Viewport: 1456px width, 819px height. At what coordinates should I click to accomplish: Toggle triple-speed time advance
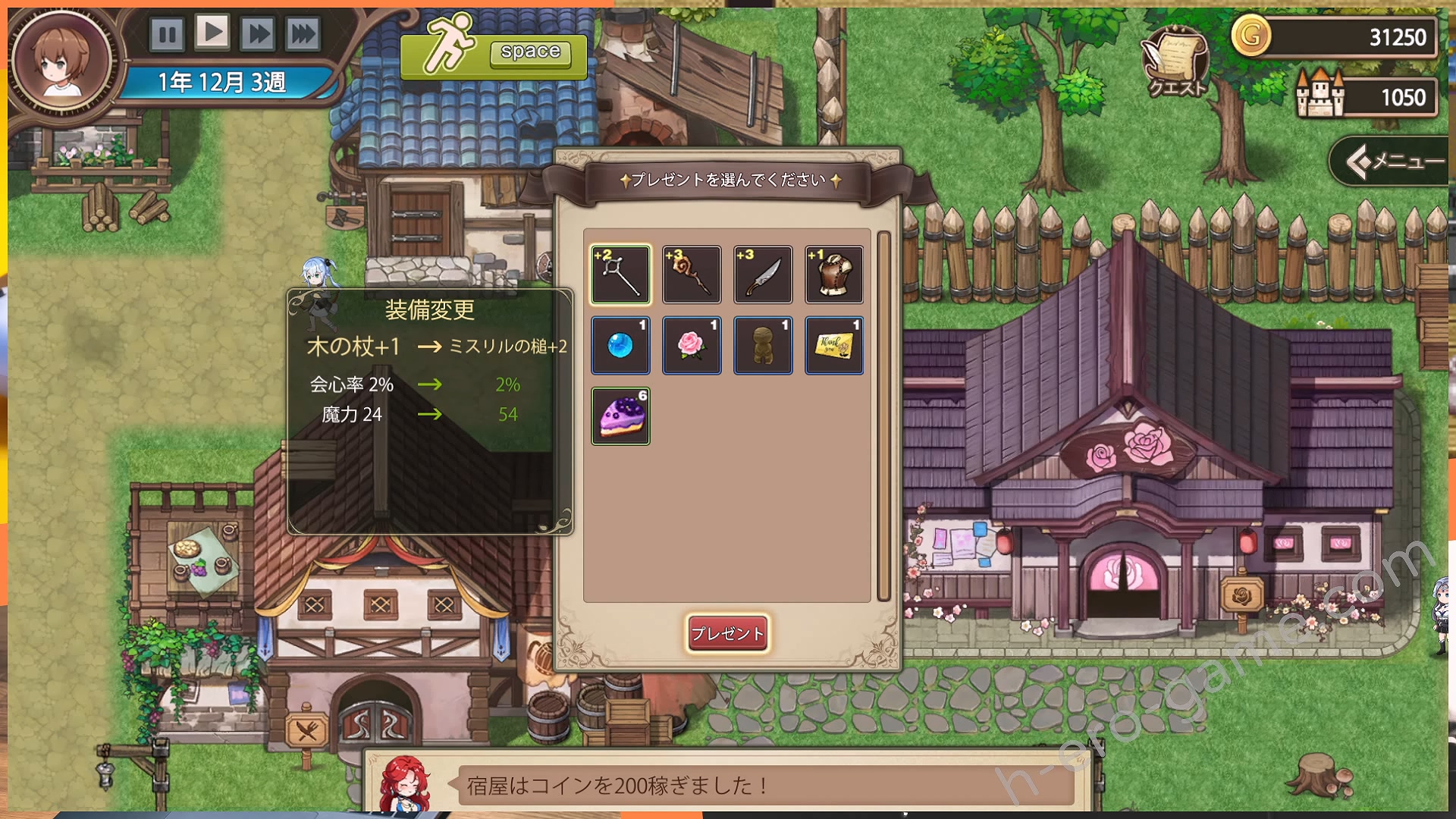tap(303, 33)
